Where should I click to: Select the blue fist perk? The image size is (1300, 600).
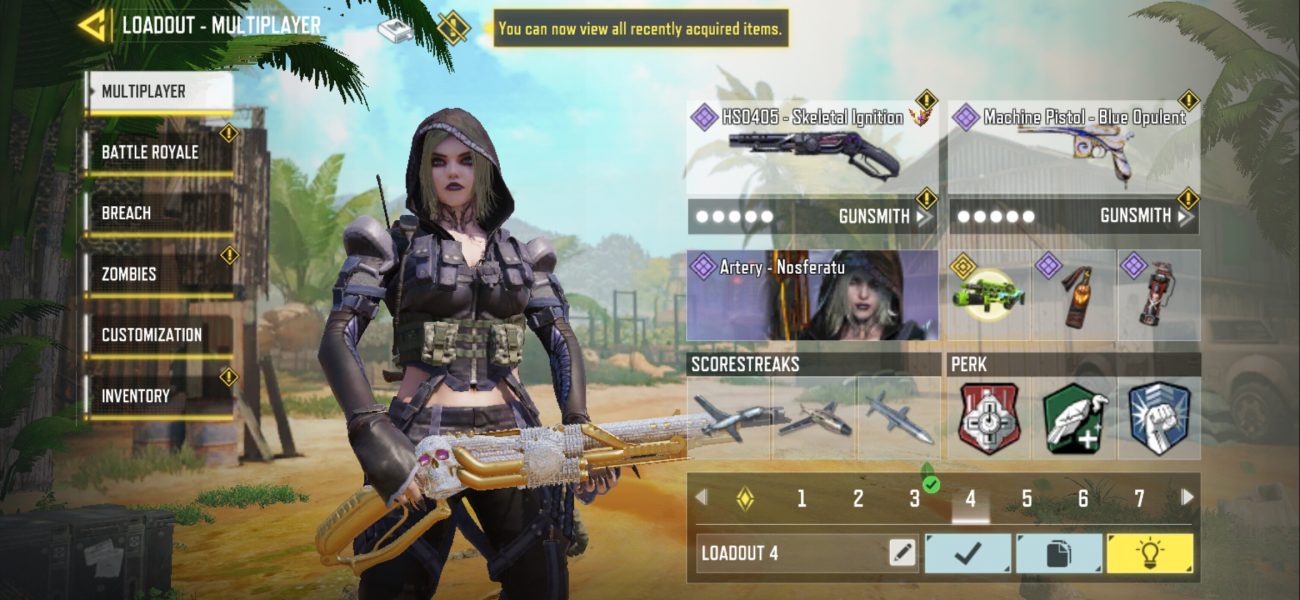pyautogui.click(x=1159, y=419)
